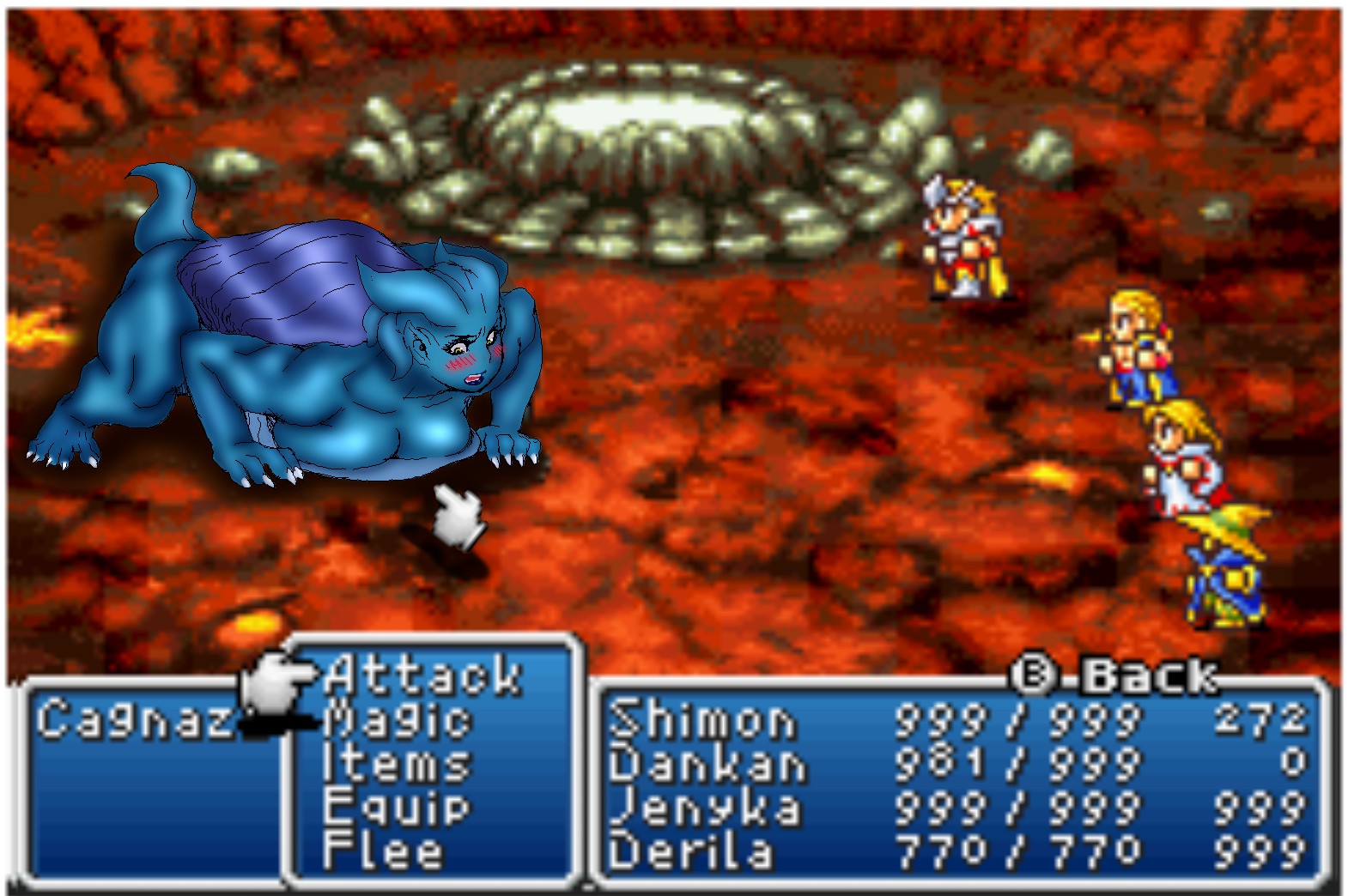The image size is (1348, 896).
Task: Select Dankan in the party list
Action: pos(707,763)
